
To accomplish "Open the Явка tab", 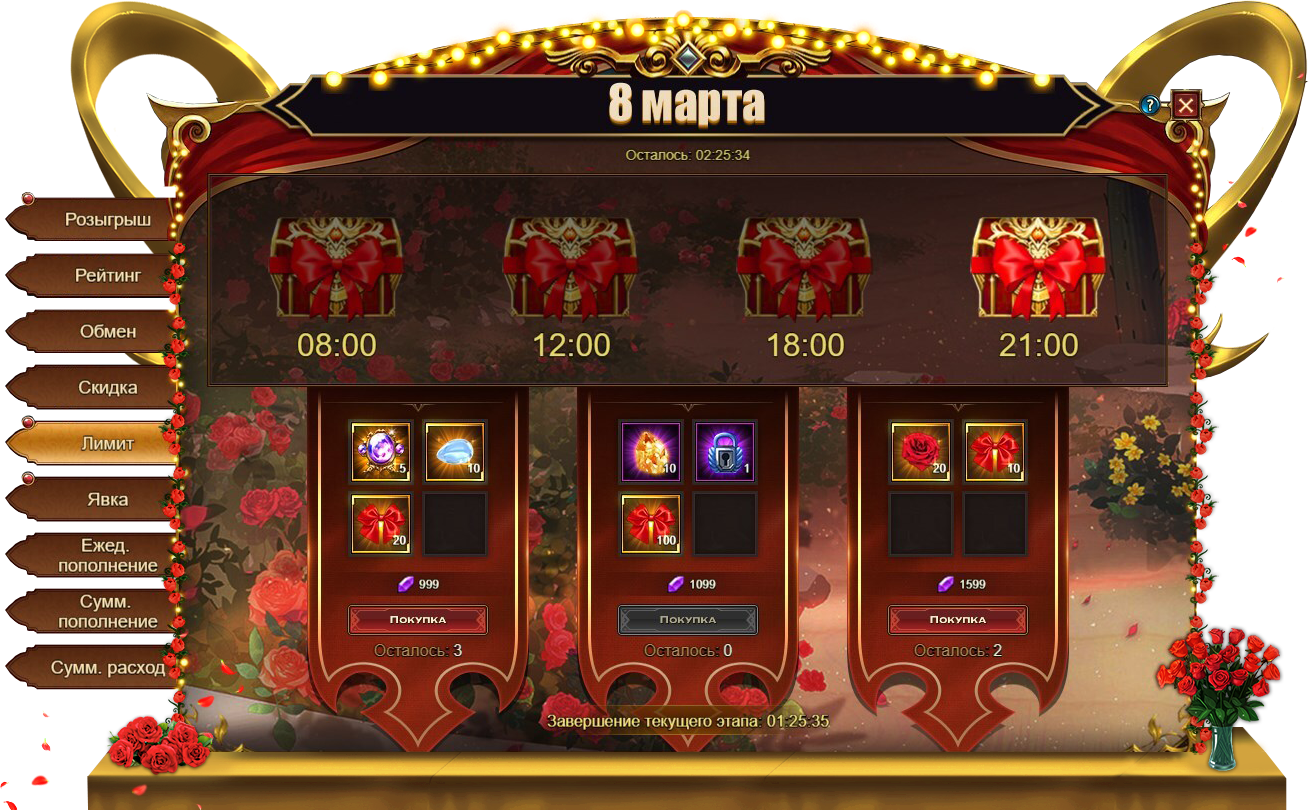I will [x=106, y=499].
